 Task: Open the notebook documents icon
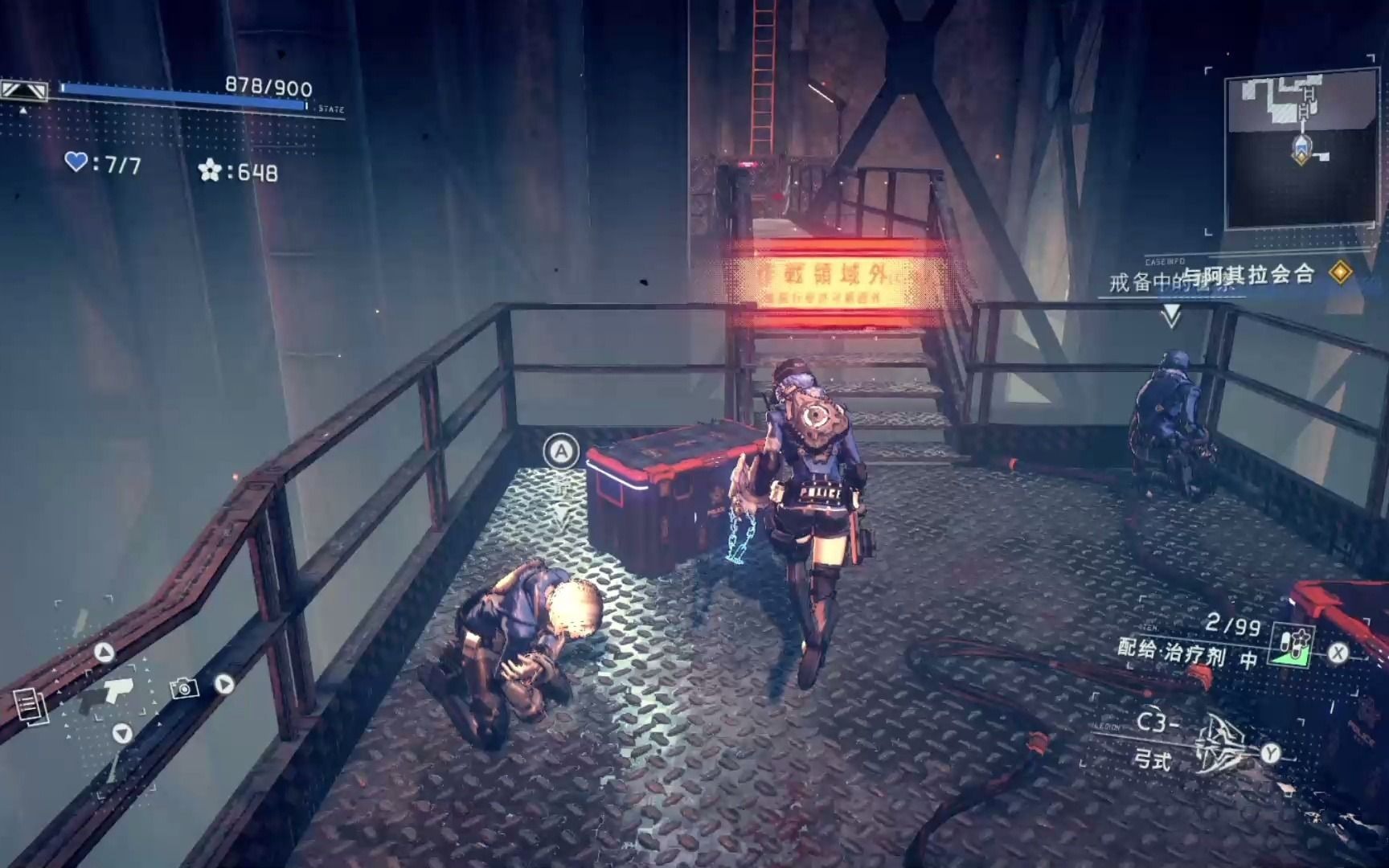coord(31,705)
